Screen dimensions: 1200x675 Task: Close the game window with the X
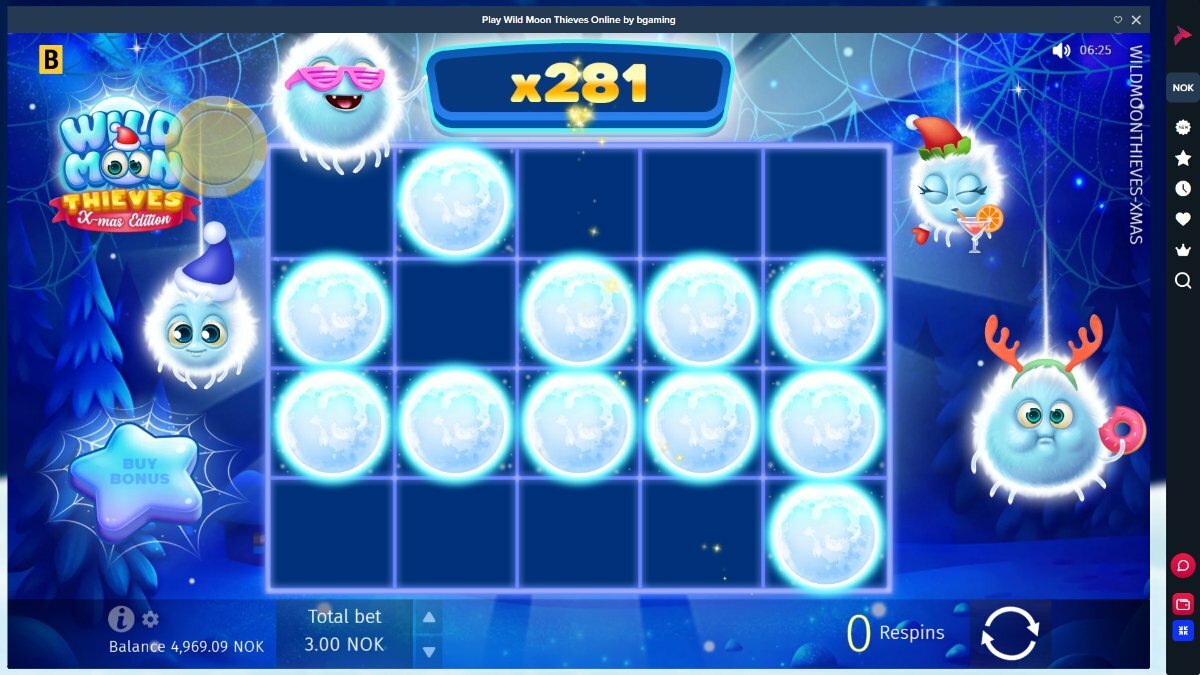pos(1136,20)
